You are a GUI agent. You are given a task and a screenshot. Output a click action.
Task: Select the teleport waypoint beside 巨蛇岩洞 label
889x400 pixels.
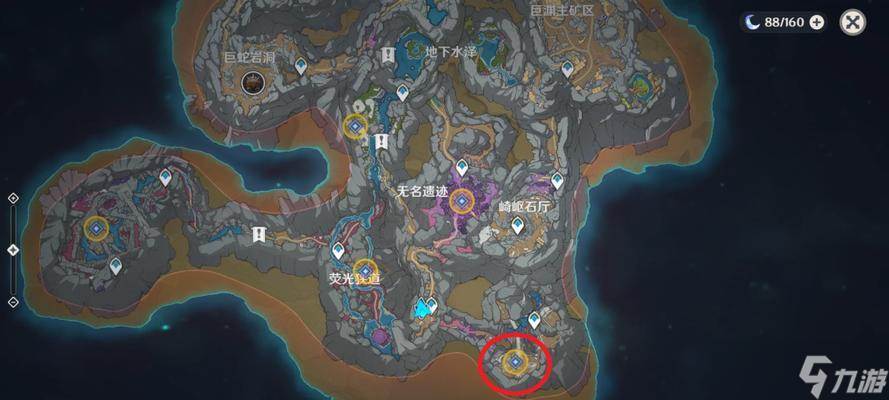[301, 65]
